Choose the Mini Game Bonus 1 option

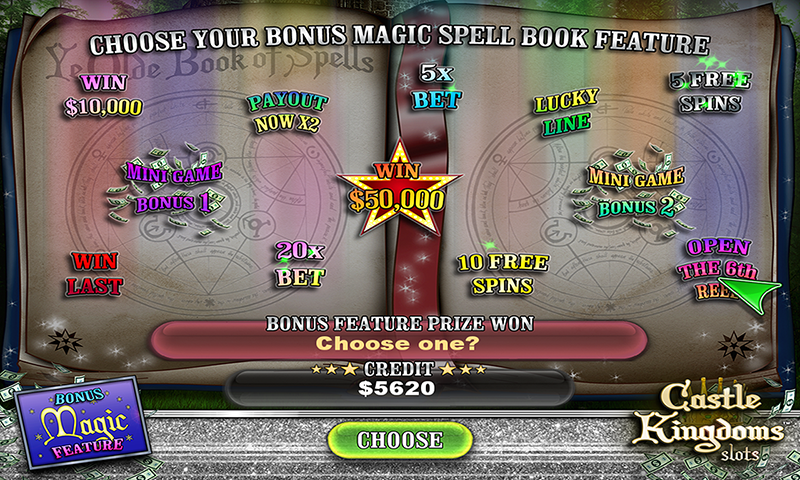[x=173, y=188]
